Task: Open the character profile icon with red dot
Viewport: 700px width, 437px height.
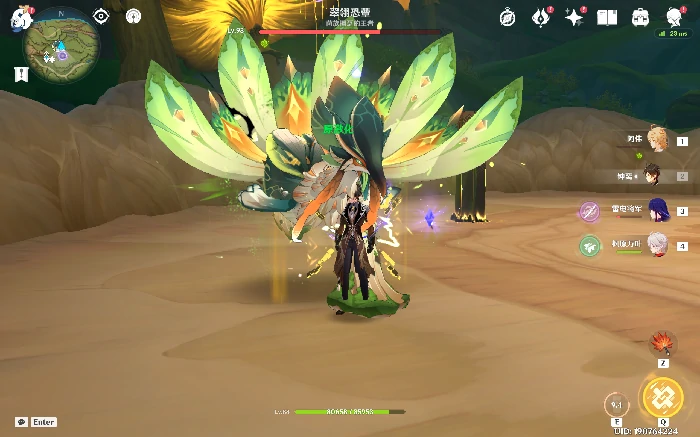Action: pos(672,16)
